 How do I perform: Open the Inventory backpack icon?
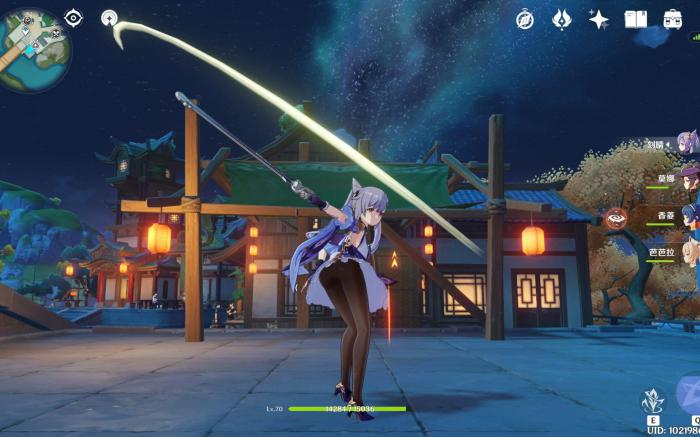[x=673, y=19]
